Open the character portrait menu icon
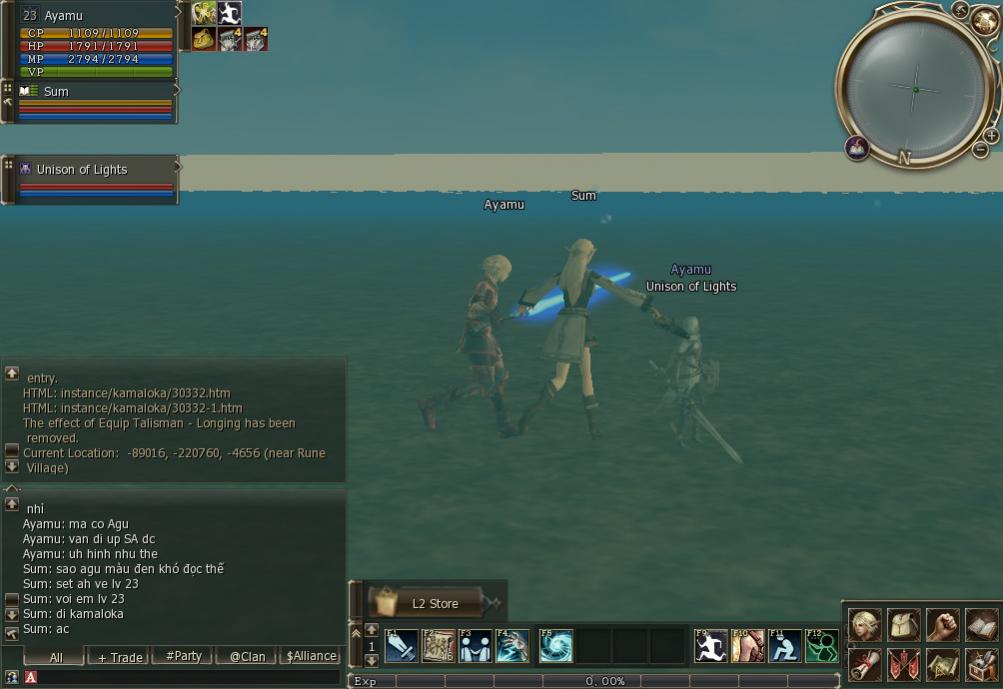The image size is (1003, 689). click(x=865, y=625)
